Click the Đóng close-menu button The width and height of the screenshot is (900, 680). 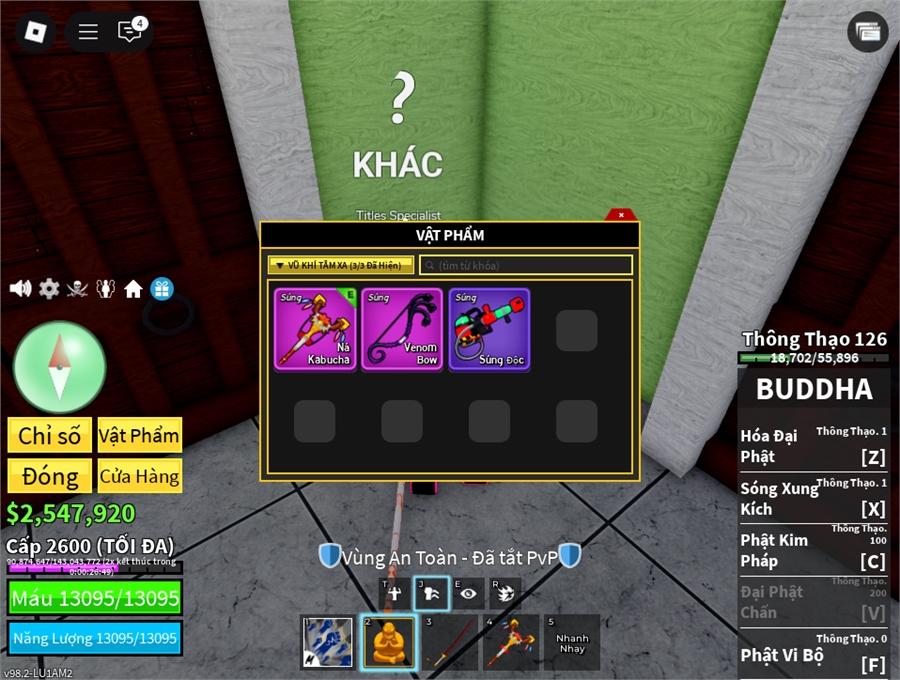coord(50,476)
